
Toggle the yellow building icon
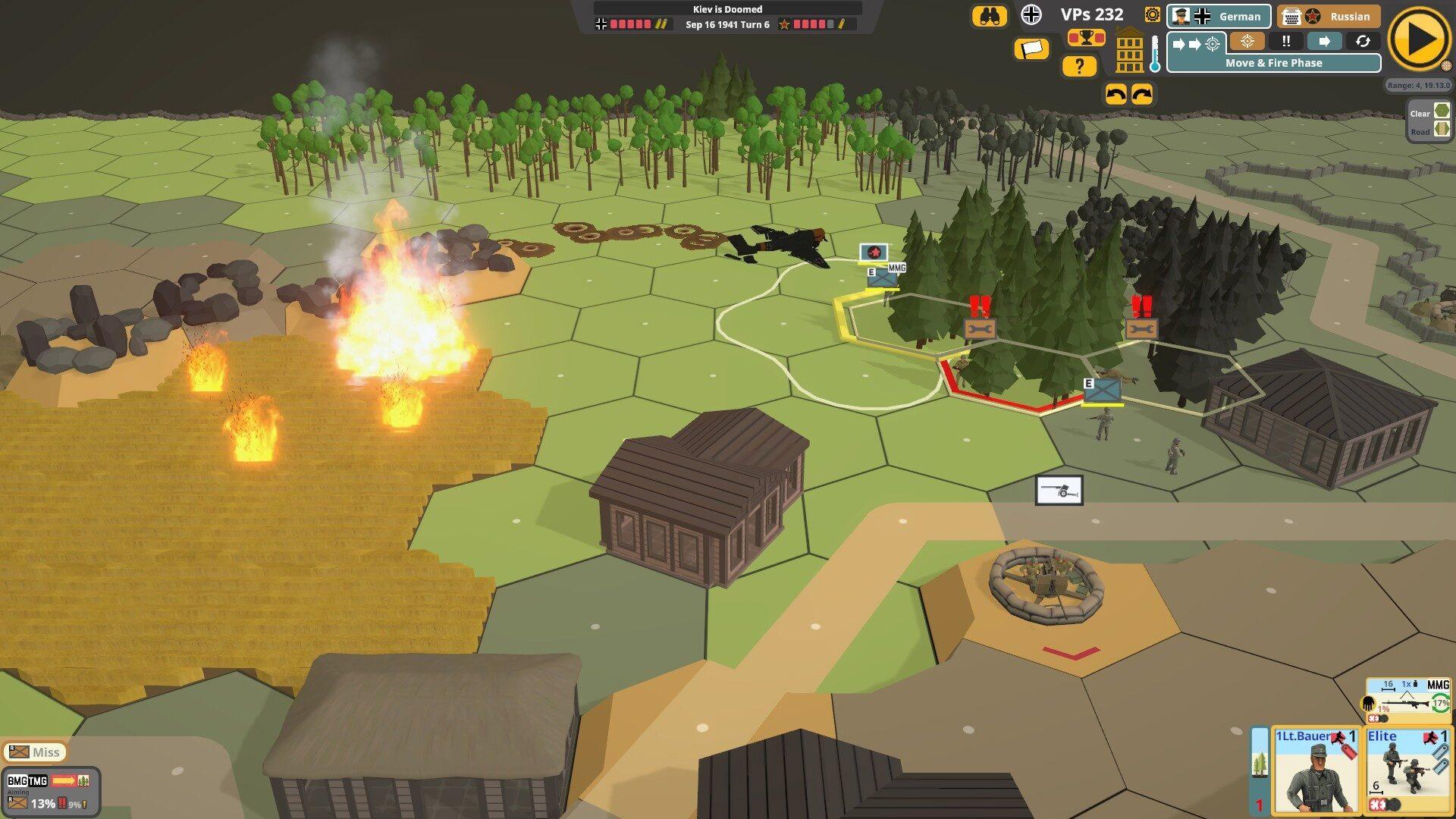tap(1129, 51)
